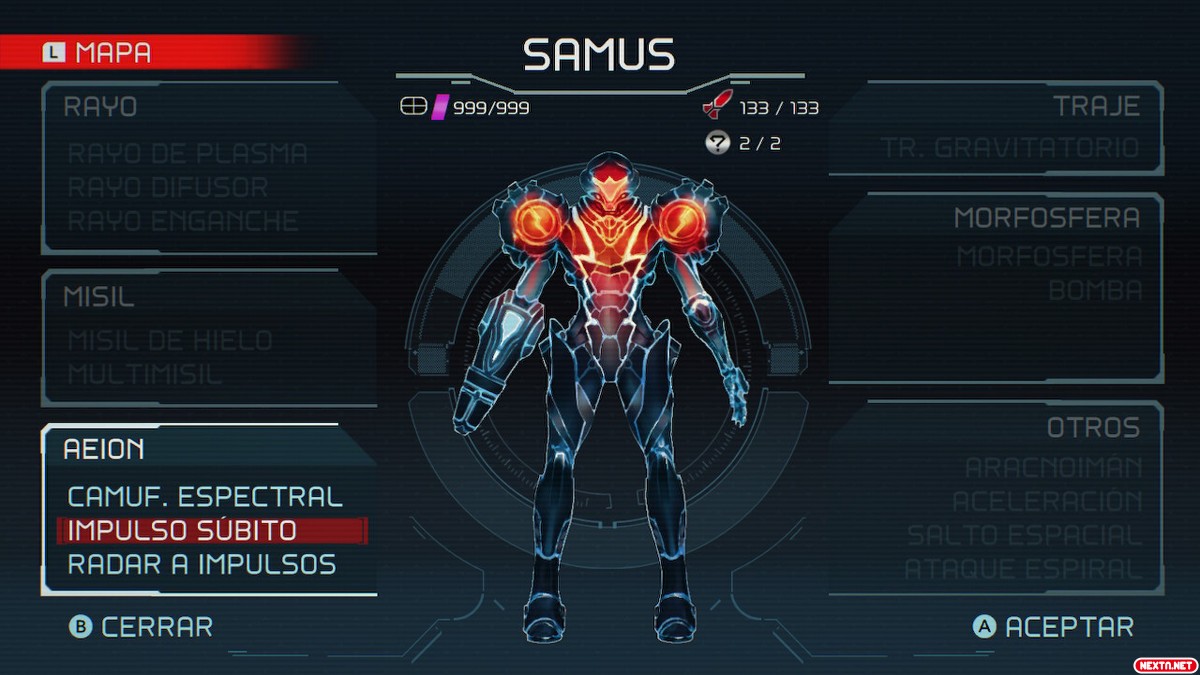
Task: Select Rayo Enganche beam
Action: click(183, 221)
